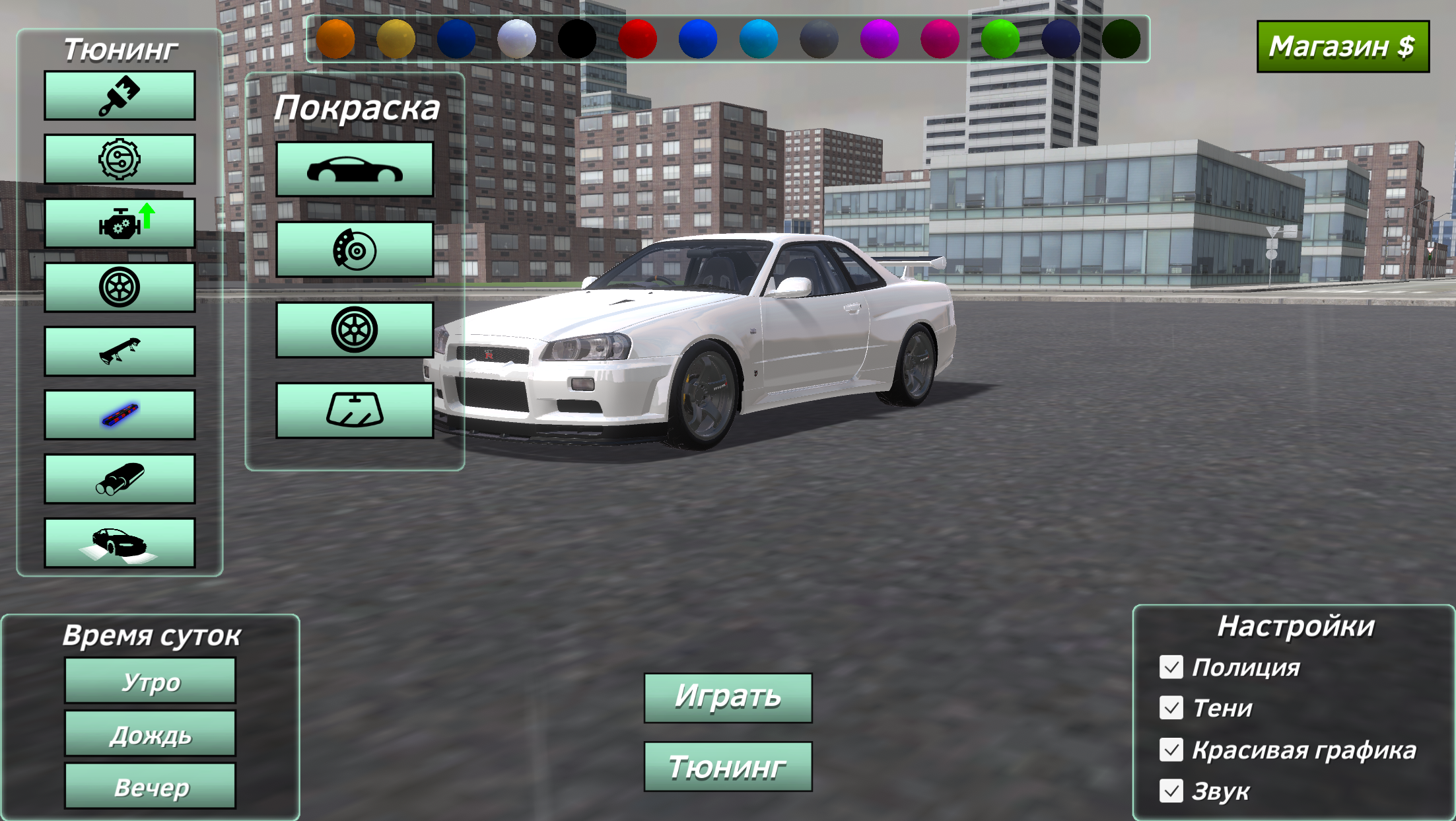Viewport: 1456px width, 821px height.
Task: Open brake caliper painting option
Action: [x=355, y=249]
